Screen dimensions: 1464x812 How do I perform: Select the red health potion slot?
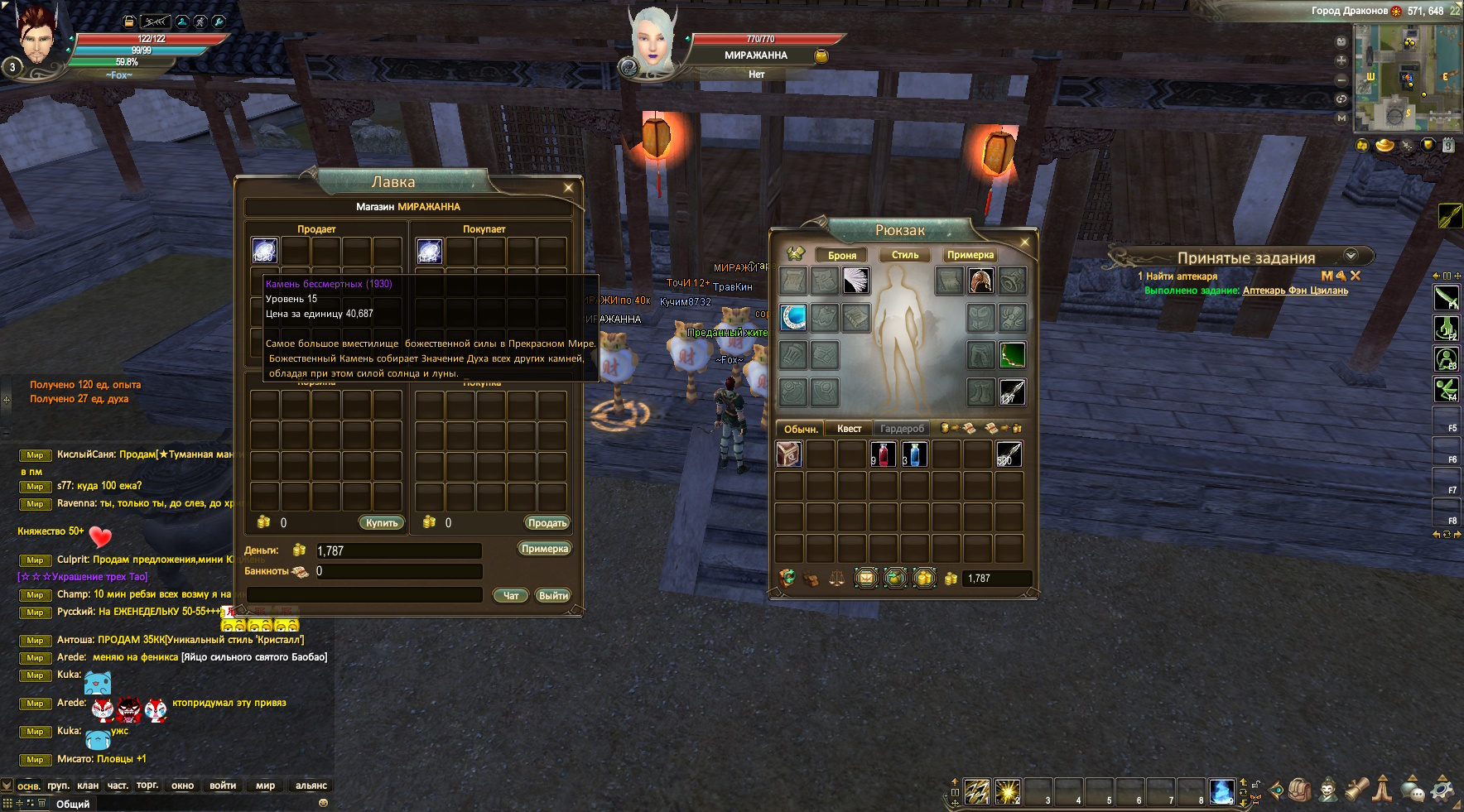point(884,454)
